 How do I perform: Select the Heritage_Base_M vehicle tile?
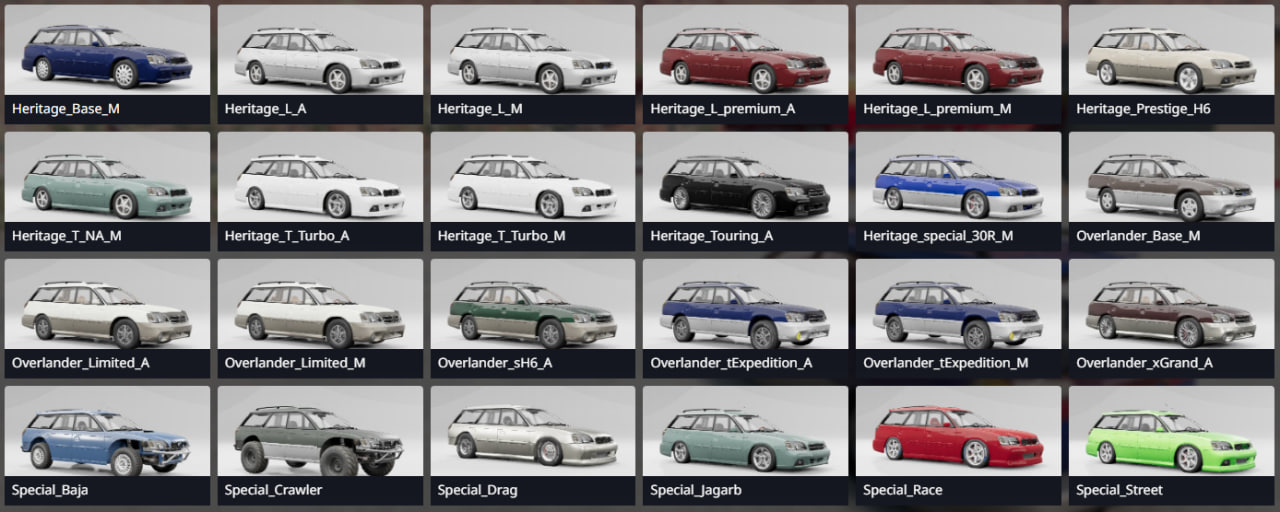tap(107, 60)
